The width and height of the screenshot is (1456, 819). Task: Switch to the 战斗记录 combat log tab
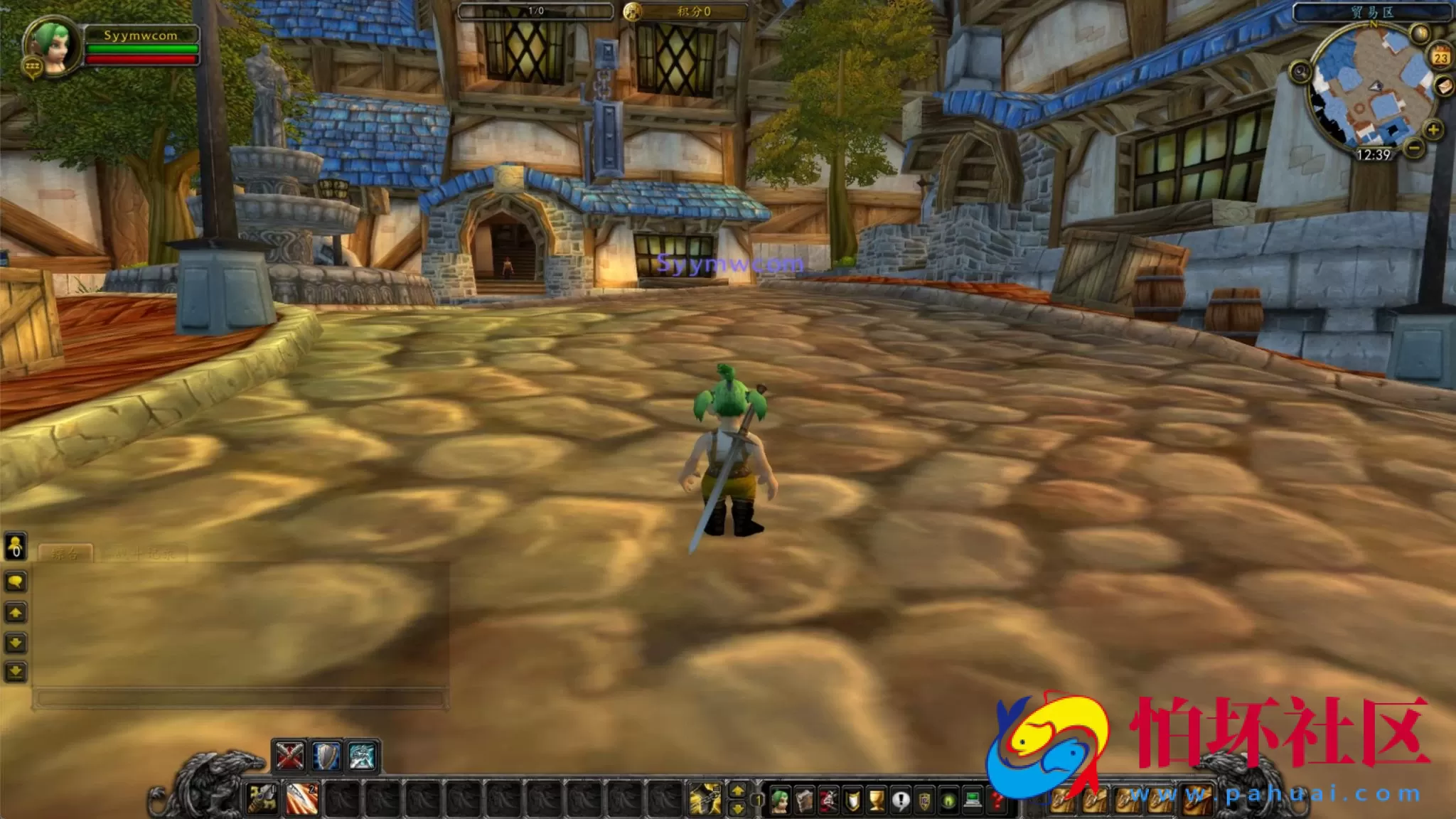[x=144, y=552]
